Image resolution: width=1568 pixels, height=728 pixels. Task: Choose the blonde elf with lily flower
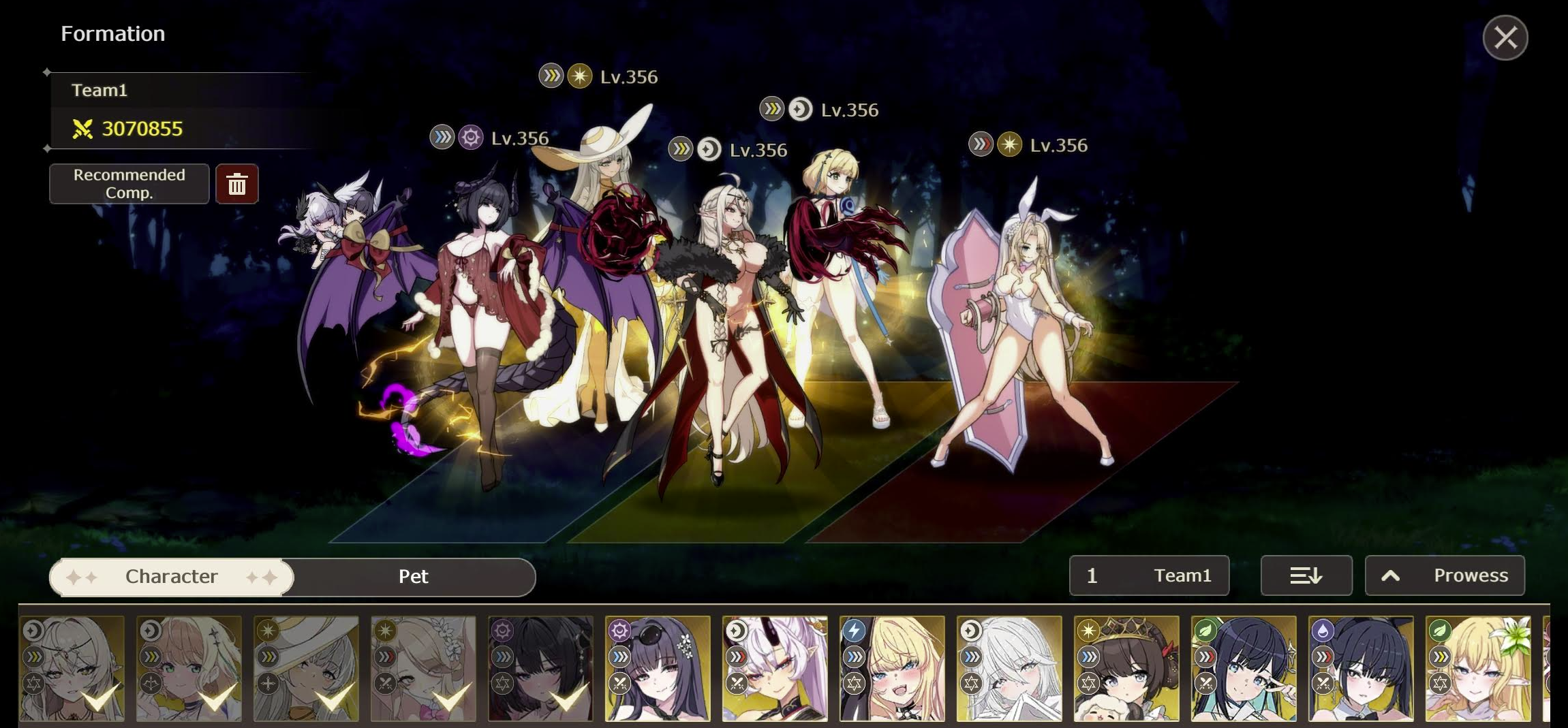pyautogui.click(x=1478, y=669)
